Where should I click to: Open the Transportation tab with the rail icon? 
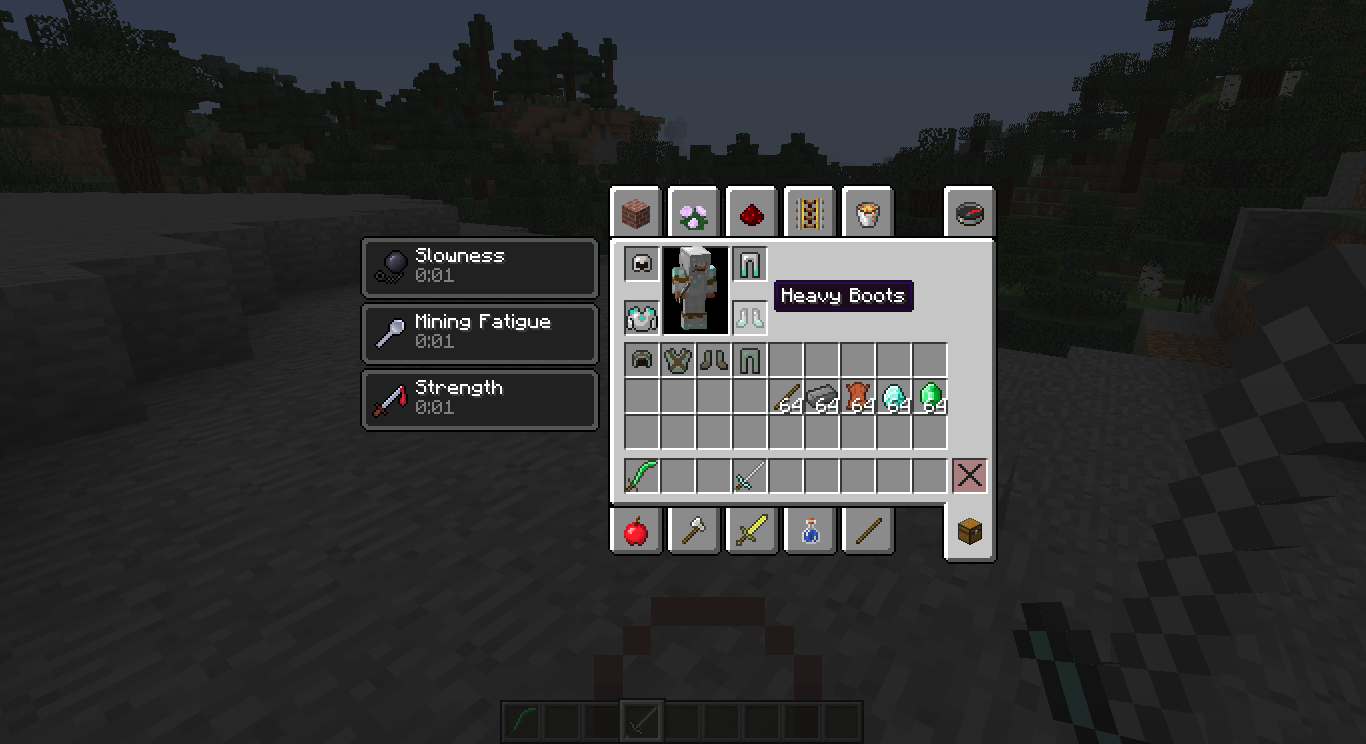click(x=810, y=212)
